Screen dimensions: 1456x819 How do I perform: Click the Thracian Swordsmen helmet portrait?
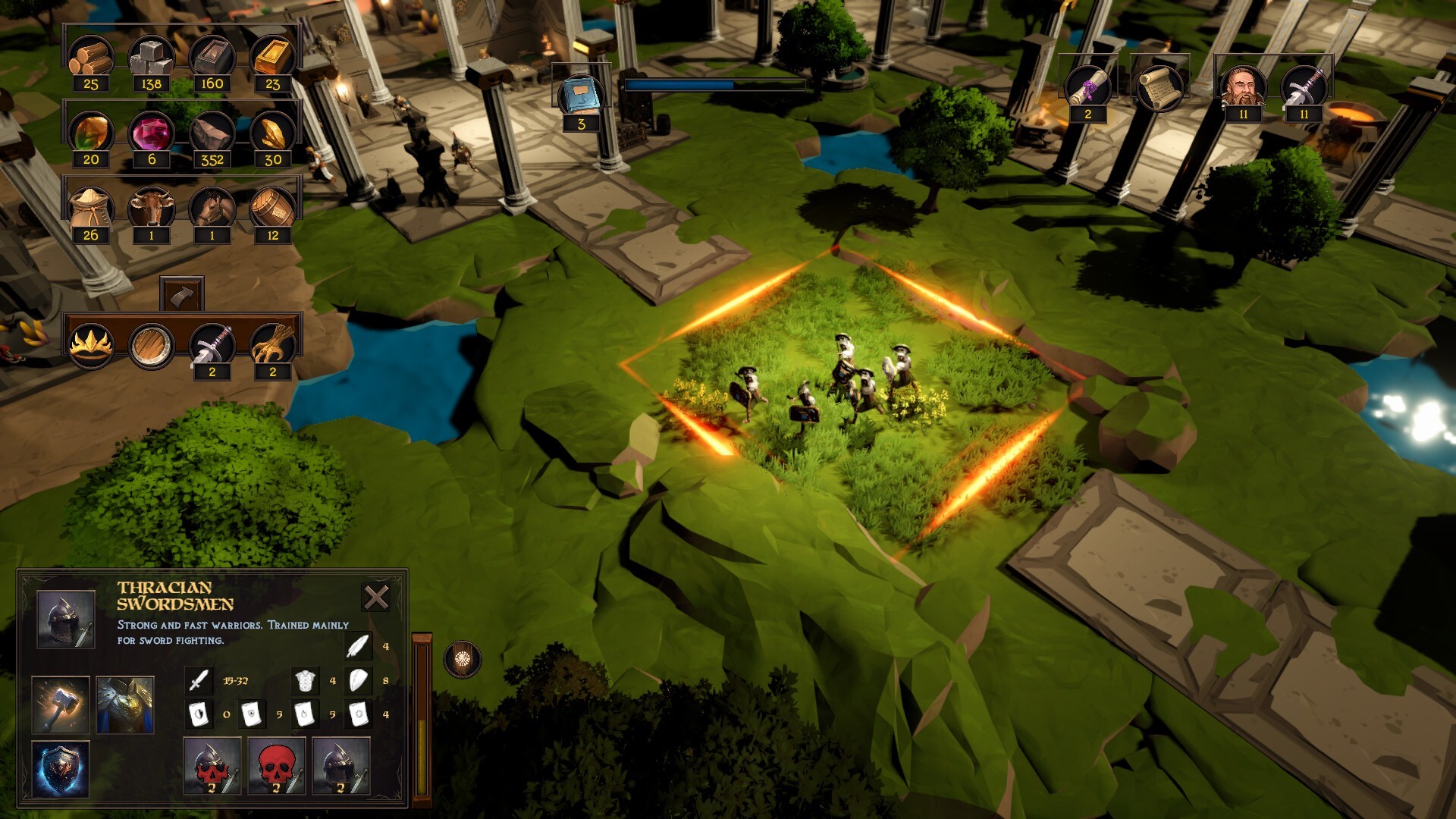tap(66, 620)
